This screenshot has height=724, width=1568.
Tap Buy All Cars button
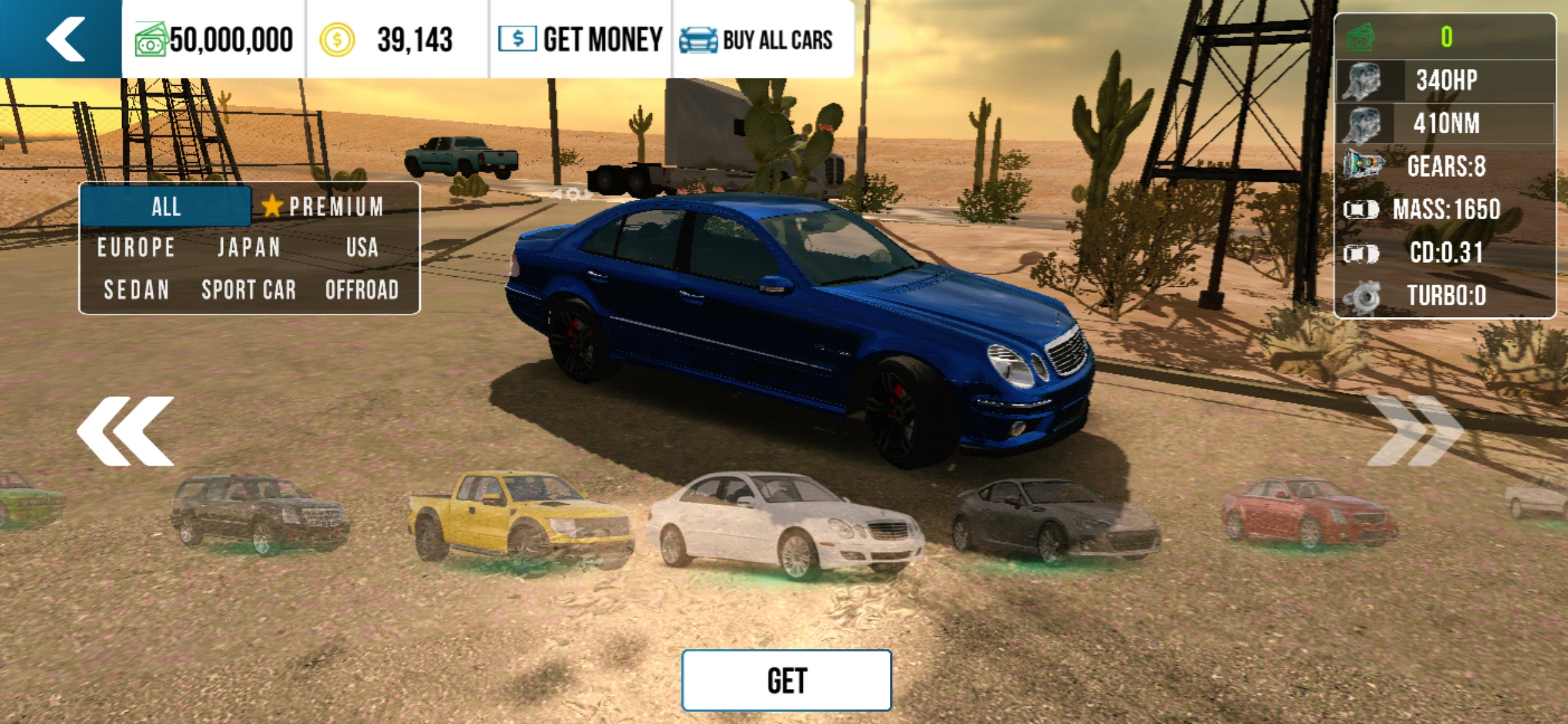tap(757, 40)
